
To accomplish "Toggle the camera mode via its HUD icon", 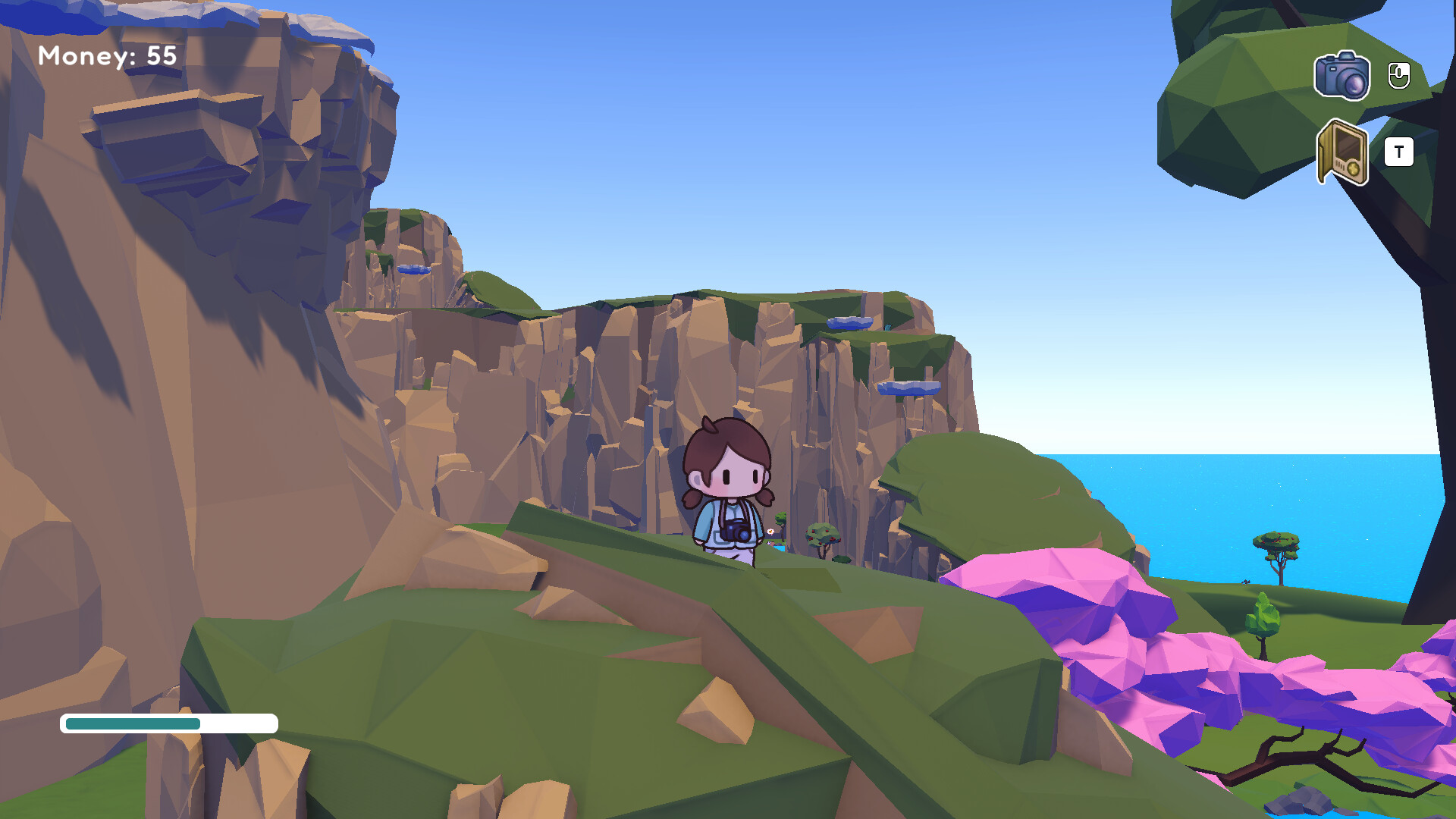I will tap(1342, 76).
